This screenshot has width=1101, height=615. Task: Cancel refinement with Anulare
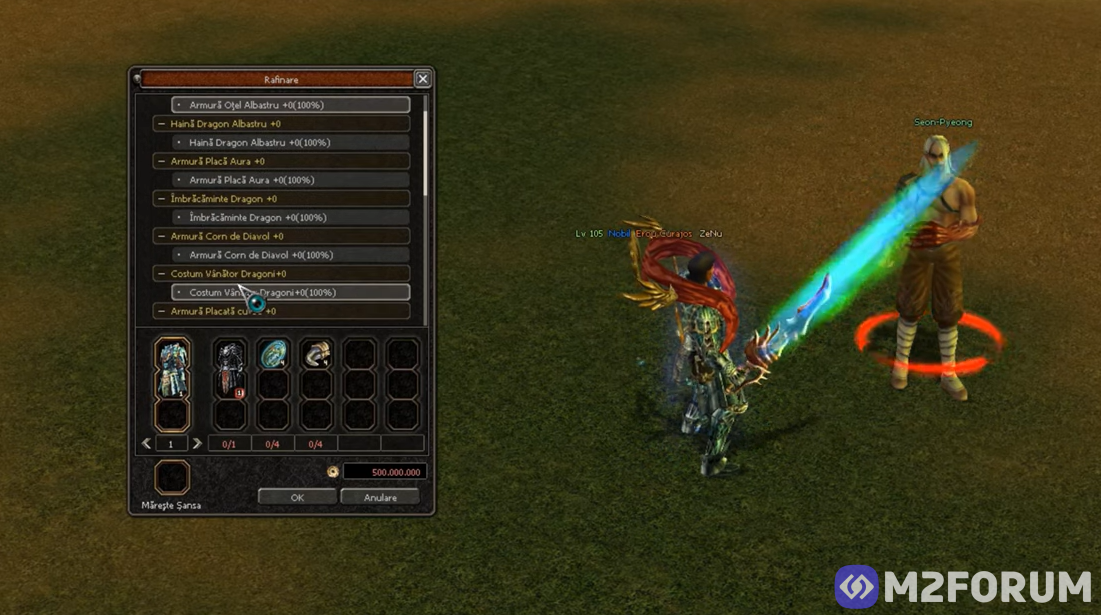(x=380, y=497)
